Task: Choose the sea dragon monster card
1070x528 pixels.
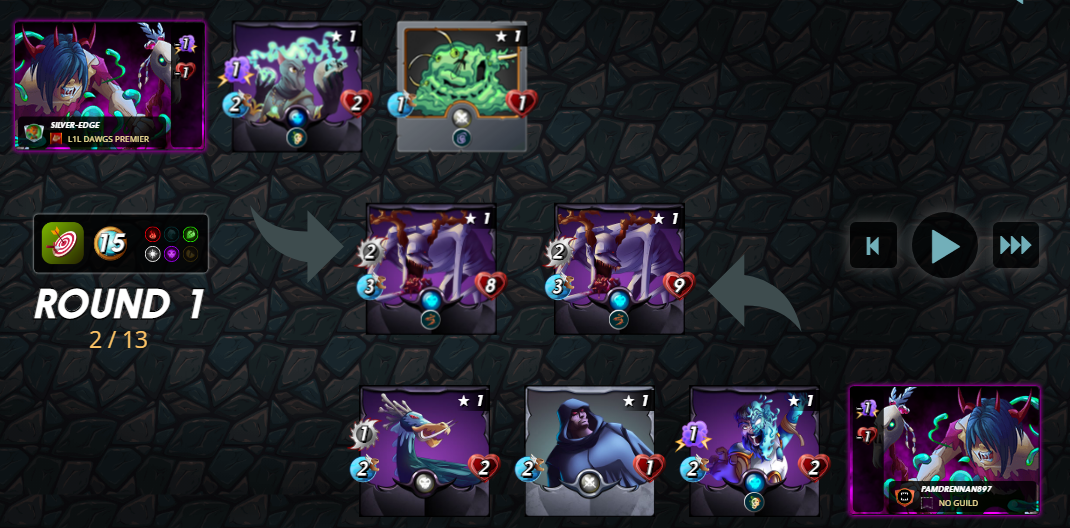Action: (424, 451)
